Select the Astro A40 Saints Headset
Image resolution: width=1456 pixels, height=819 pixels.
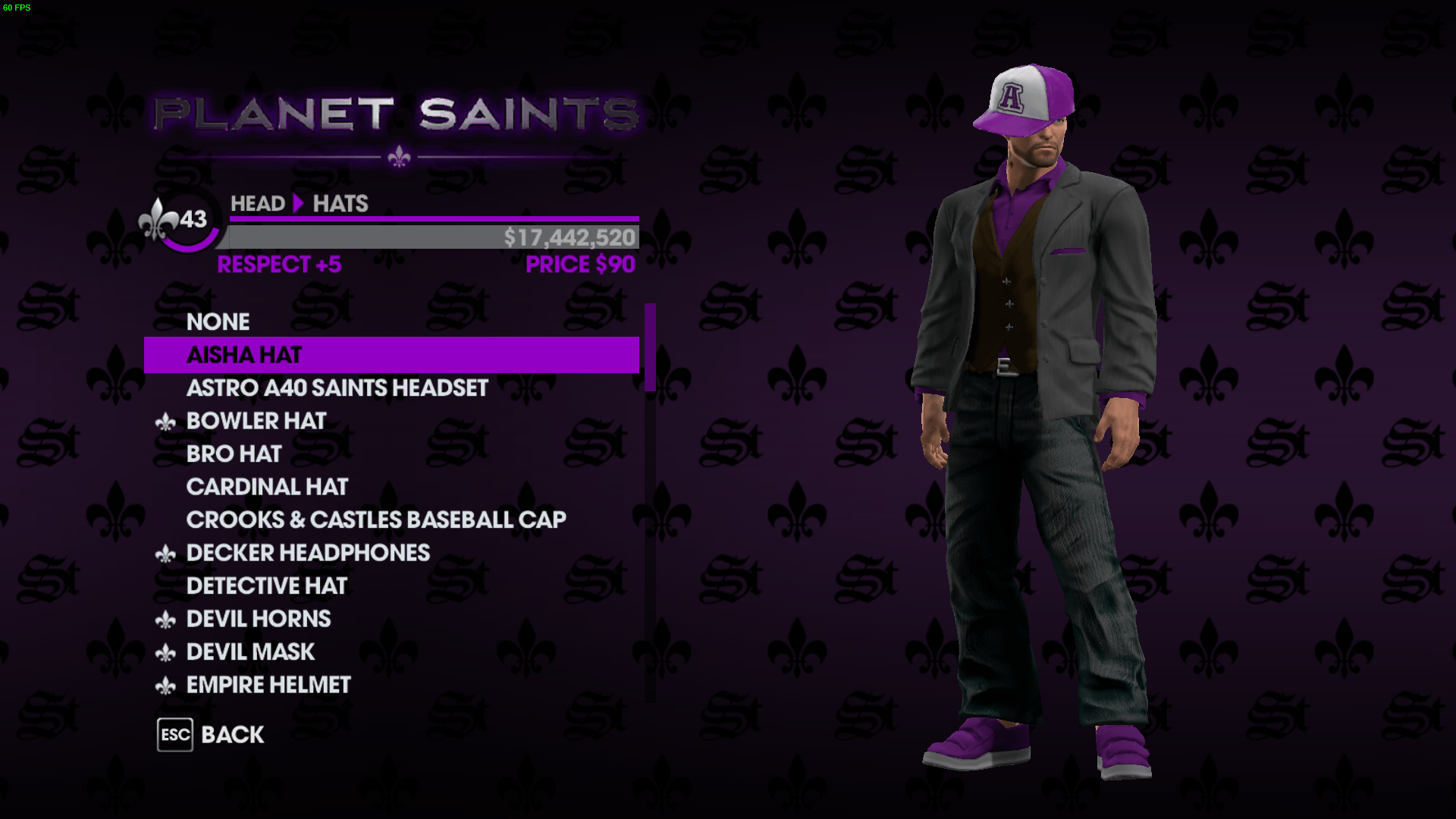[337, 388]
